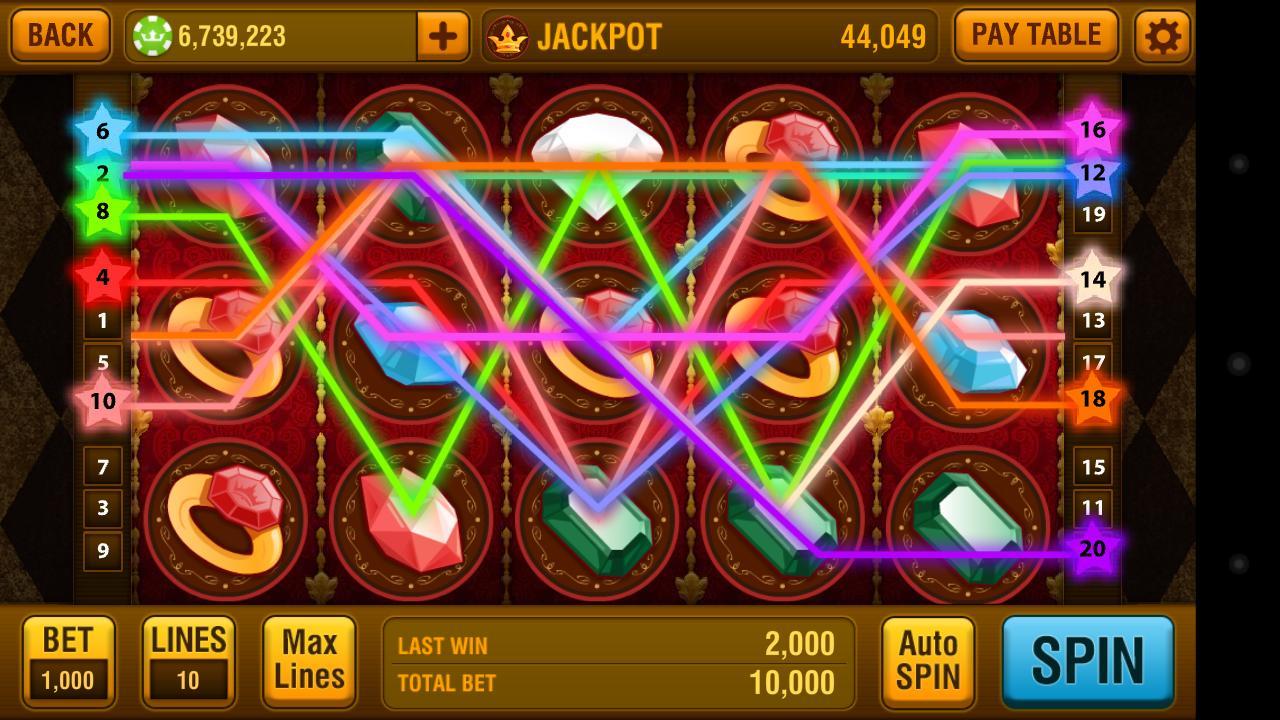Activate Max Lines

(x=309, y=661)
